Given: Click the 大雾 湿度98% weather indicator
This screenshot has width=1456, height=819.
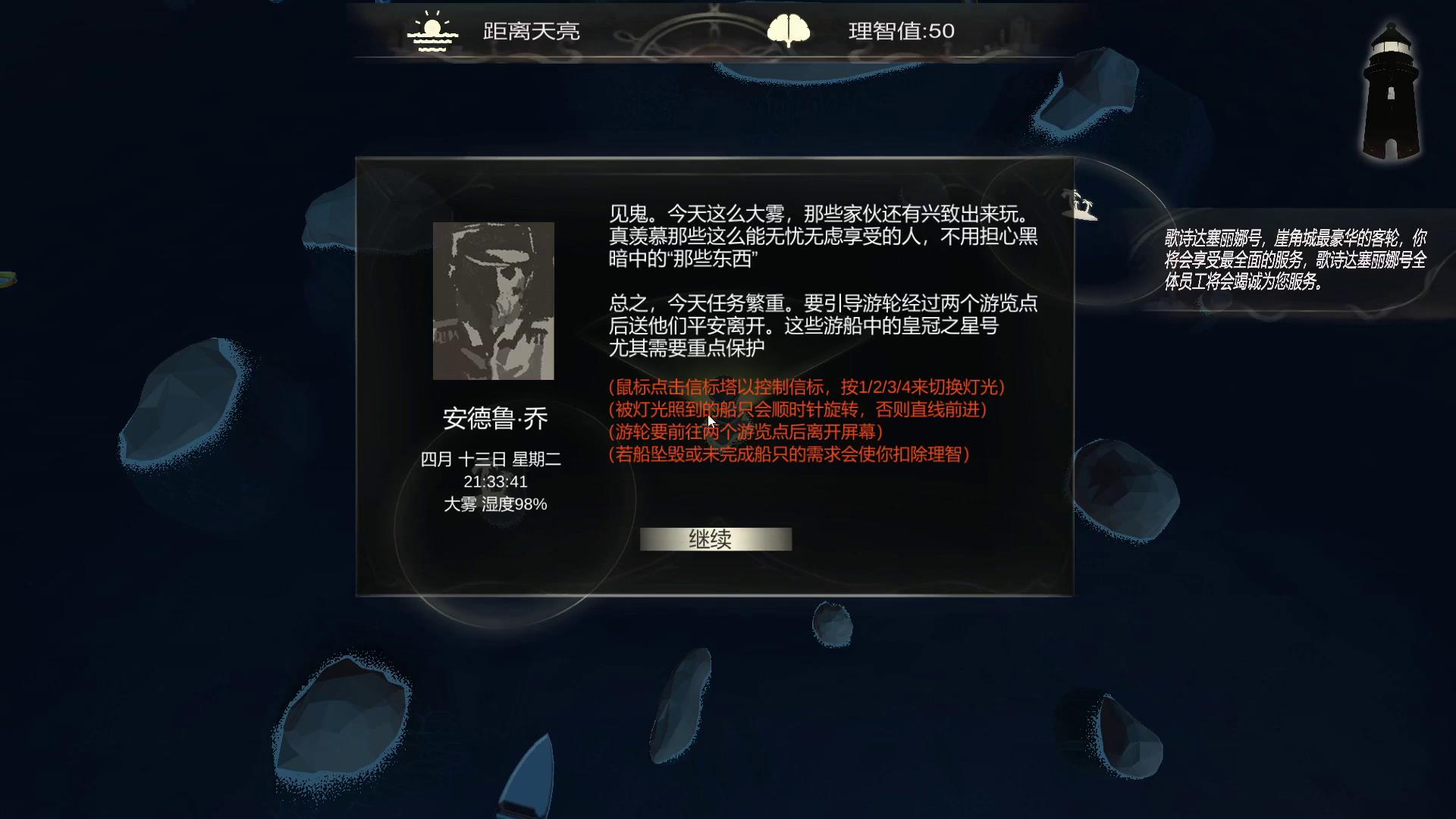Looking at the screenshot, I should click(x=494, y=504).
